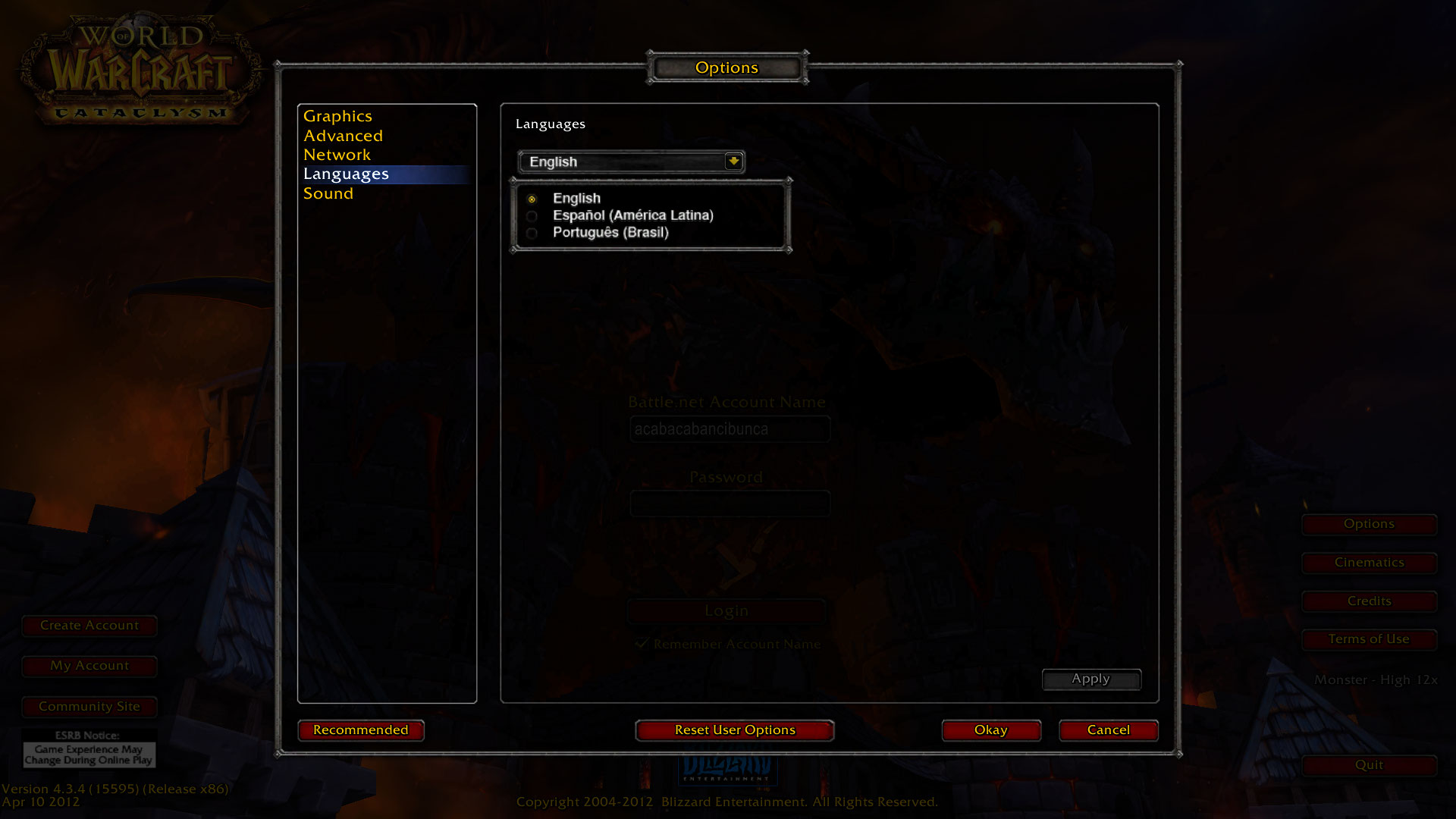This screenshot has width=1456, height=819.
Task: Cancel the Options dialog
Action: (1108, 730)
